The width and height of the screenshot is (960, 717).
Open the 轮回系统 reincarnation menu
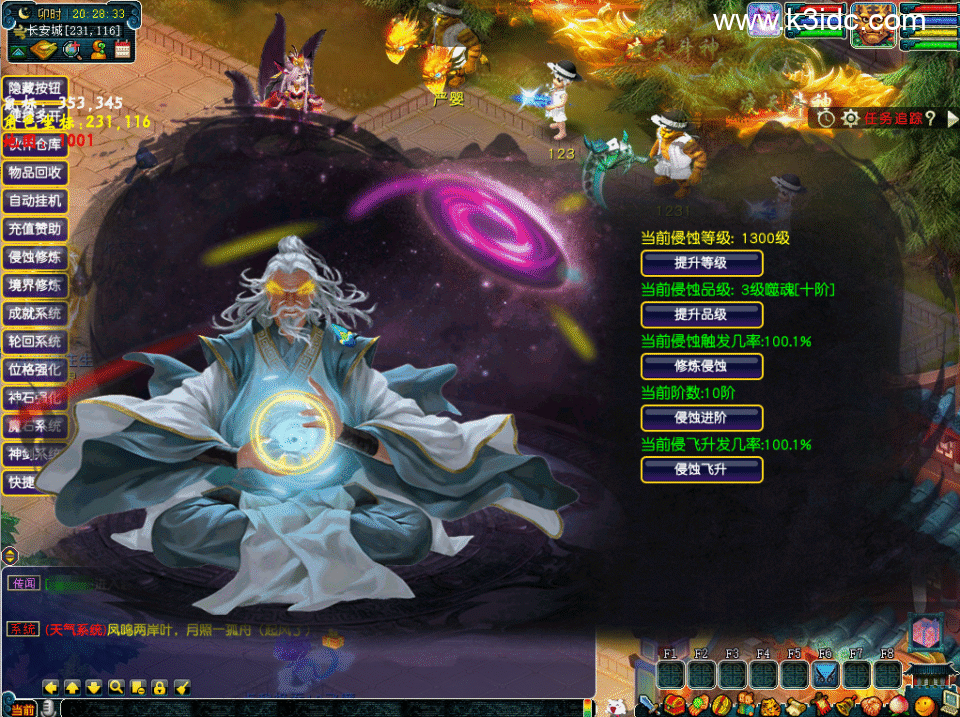[35, 341]
